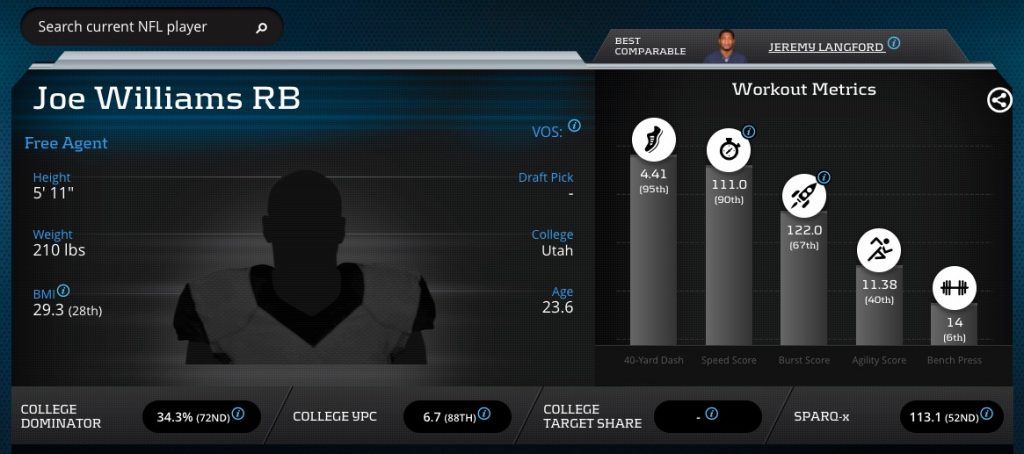Viewport: 1024px width, 454px height.
Task: Open the SPARQ-x info icon
Action: tap(986, 413)
